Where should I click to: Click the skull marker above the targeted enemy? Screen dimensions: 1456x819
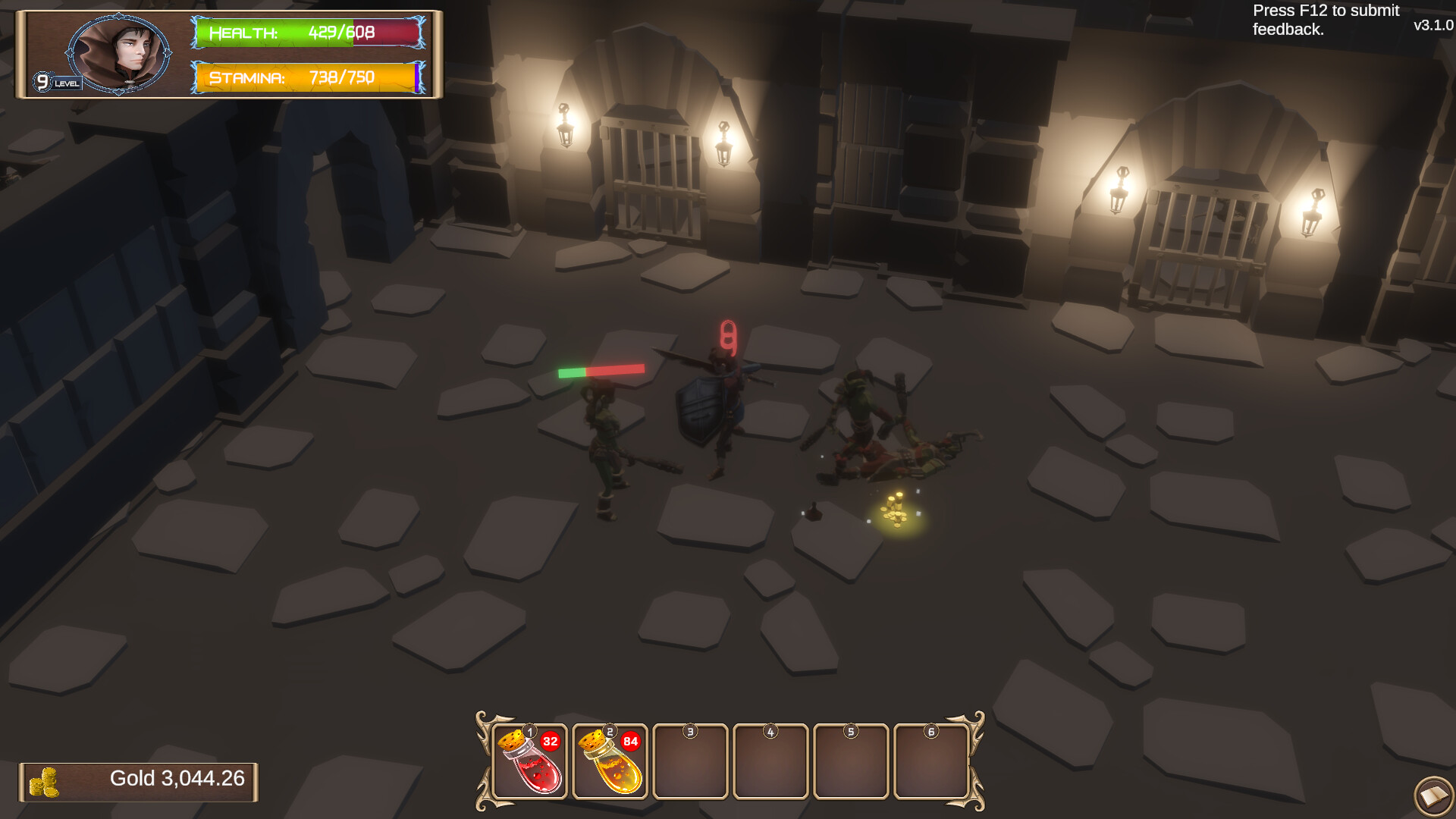[x=729, y=334]
